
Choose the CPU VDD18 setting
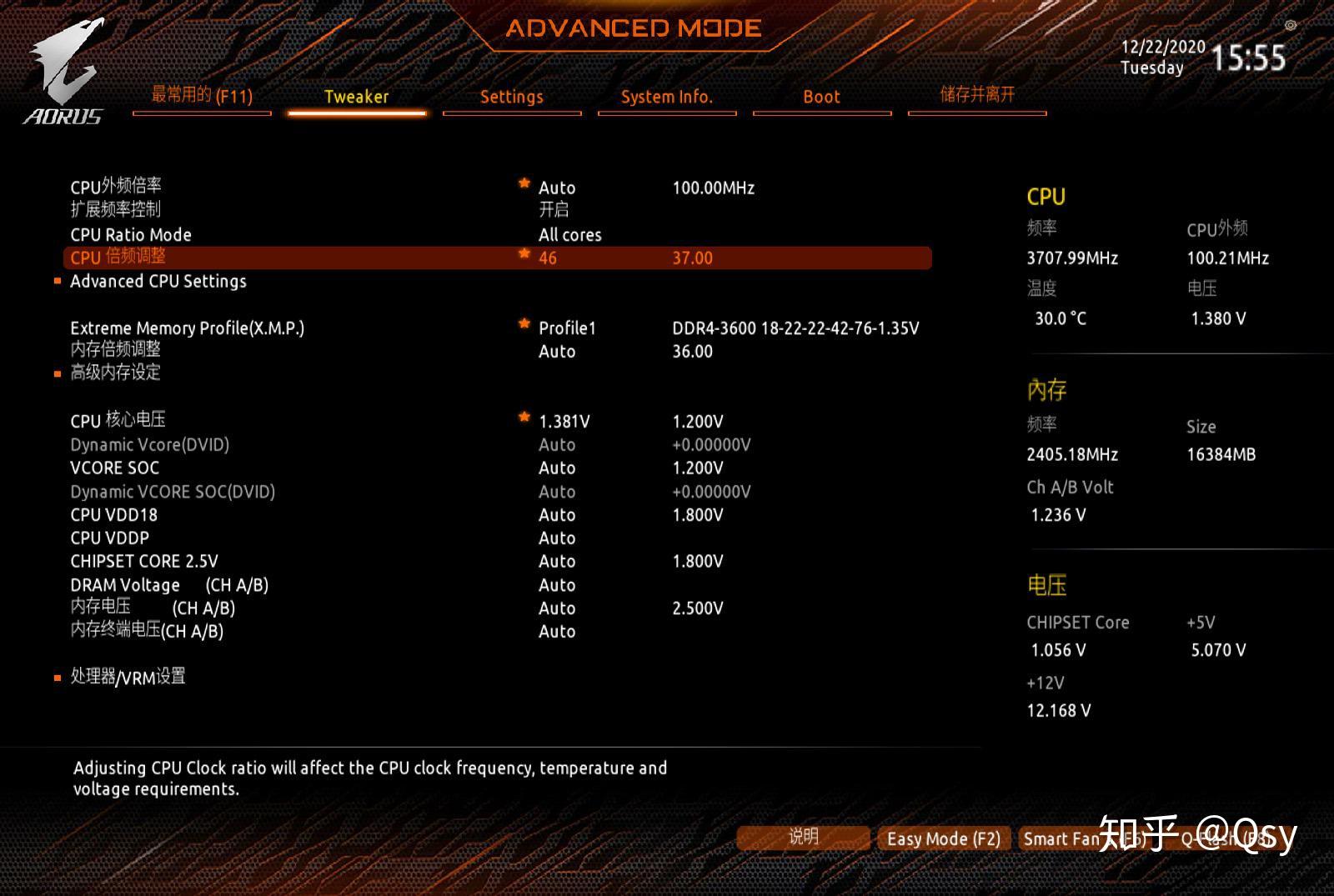pos(114,515)
